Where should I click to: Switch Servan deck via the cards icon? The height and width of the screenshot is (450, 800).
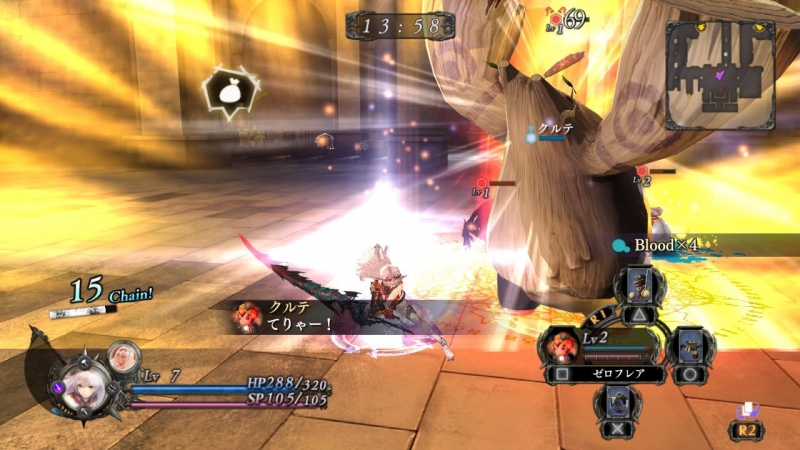745,410
